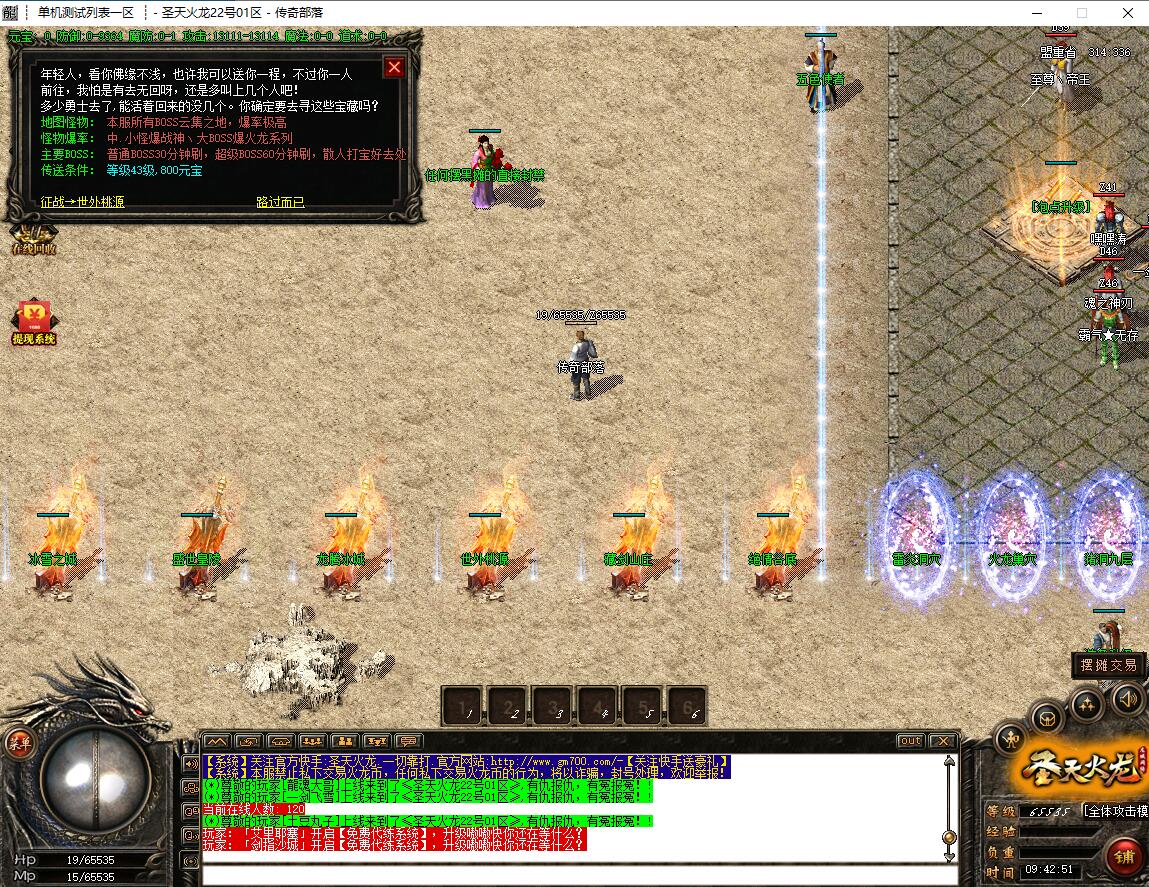Close the NPC dialogue with the red X
This screenshot has width=1149, height=887.
[x=395, y=67]
